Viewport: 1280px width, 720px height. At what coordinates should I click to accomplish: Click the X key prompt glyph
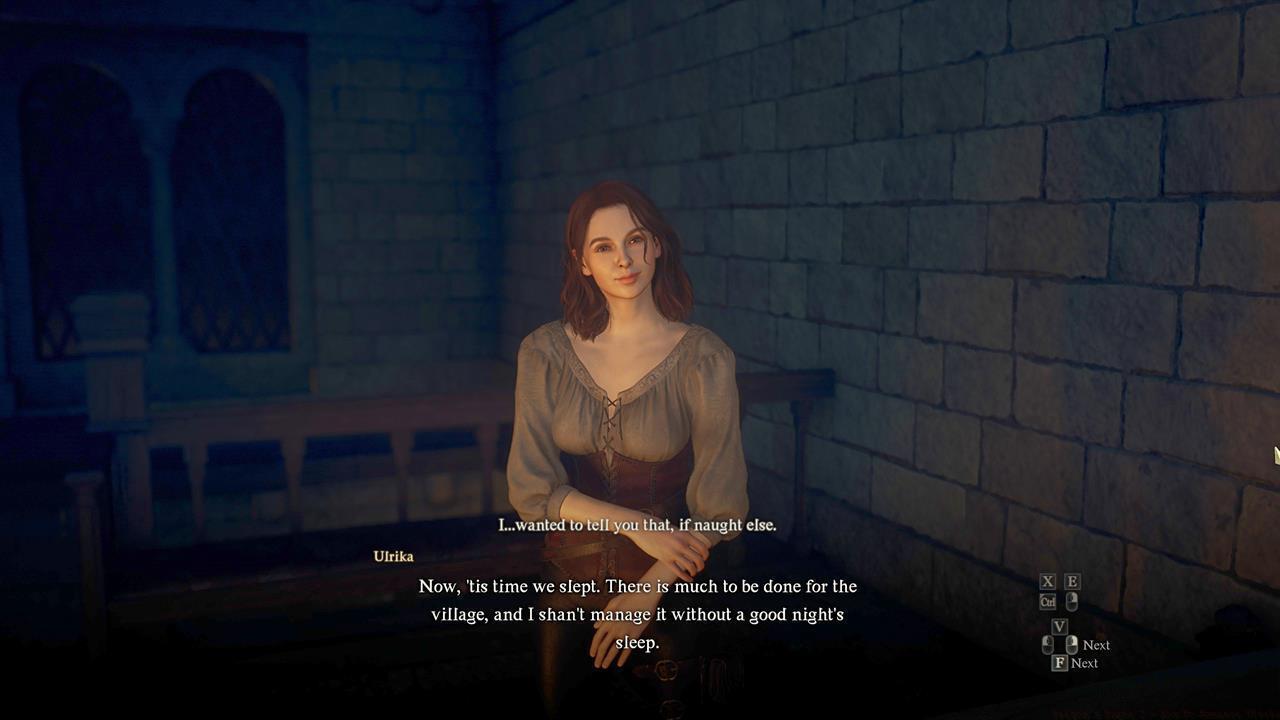[x=1047, y=581]
